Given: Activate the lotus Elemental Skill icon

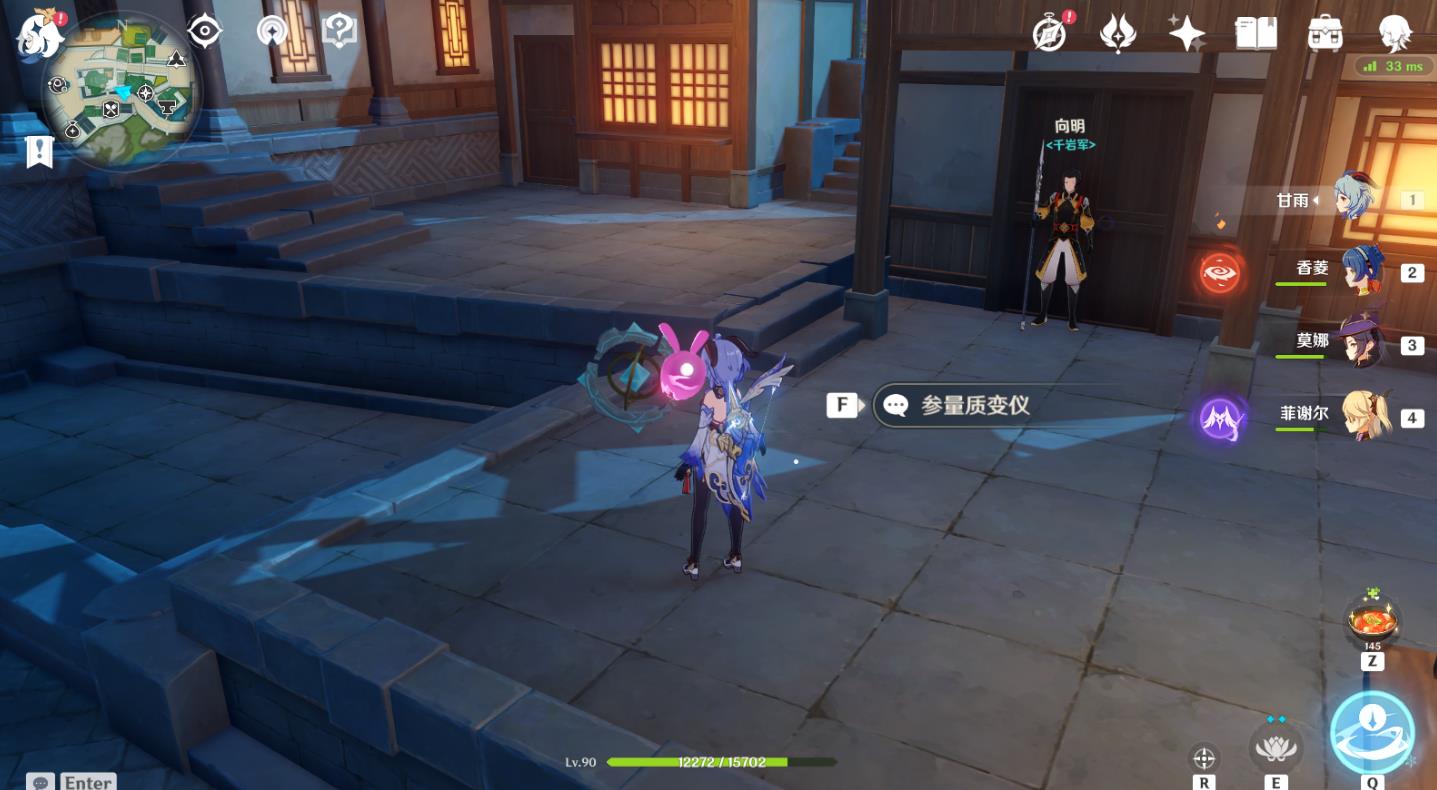Looking at the screenshot, I should pyautogui.click(x=1275, y=747).
